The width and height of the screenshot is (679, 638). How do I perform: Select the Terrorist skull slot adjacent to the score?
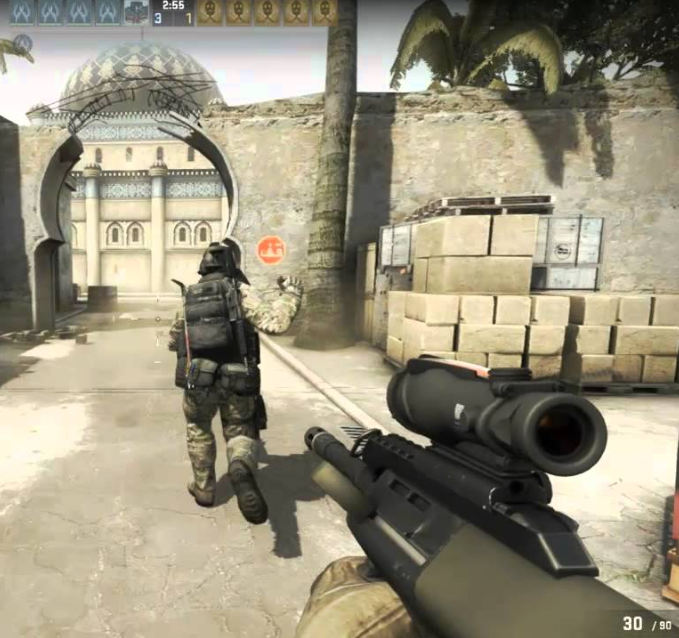209,12
